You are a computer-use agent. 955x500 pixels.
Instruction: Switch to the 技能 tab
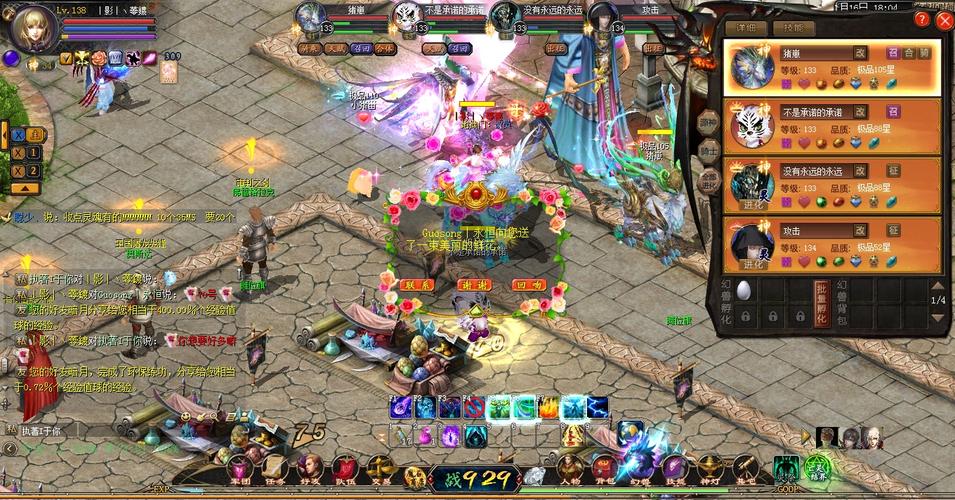click(793, 28)
